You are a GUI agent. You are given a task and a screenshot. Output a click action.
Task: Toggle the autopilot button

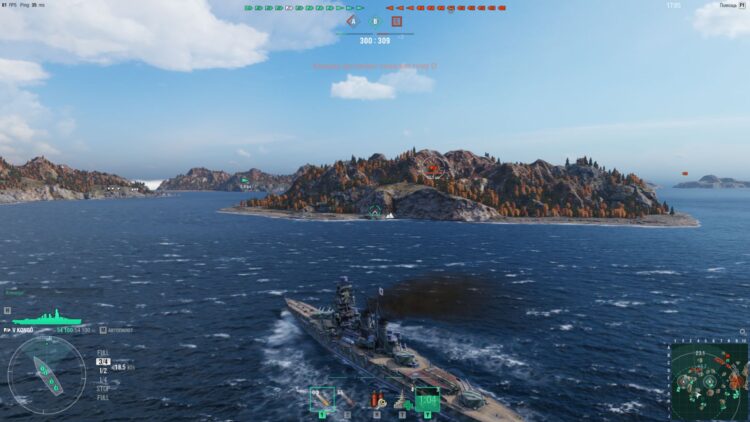pos(116,329)
